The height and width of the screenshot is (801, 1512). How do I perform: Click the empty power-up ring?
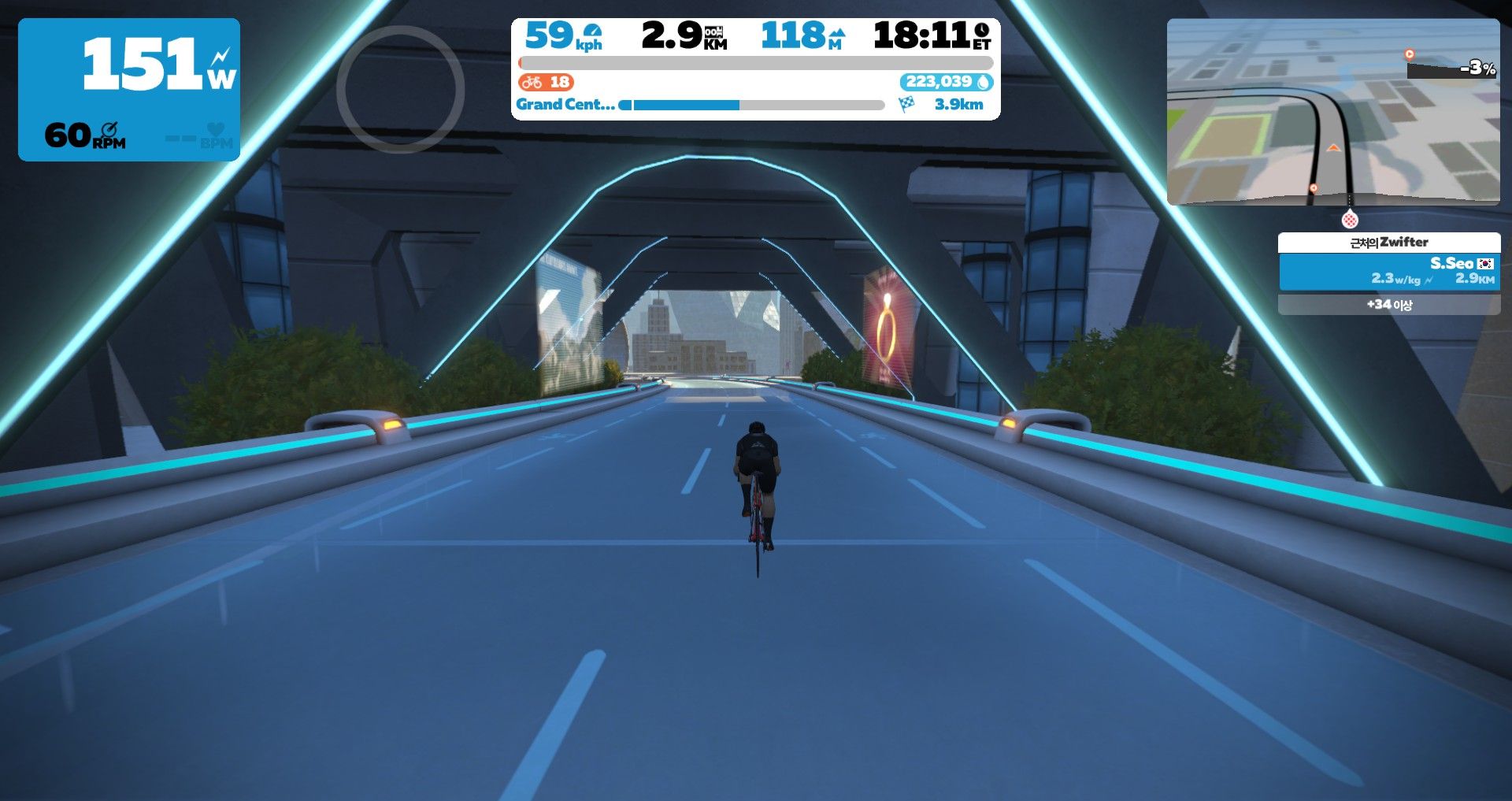pos(400,89)
